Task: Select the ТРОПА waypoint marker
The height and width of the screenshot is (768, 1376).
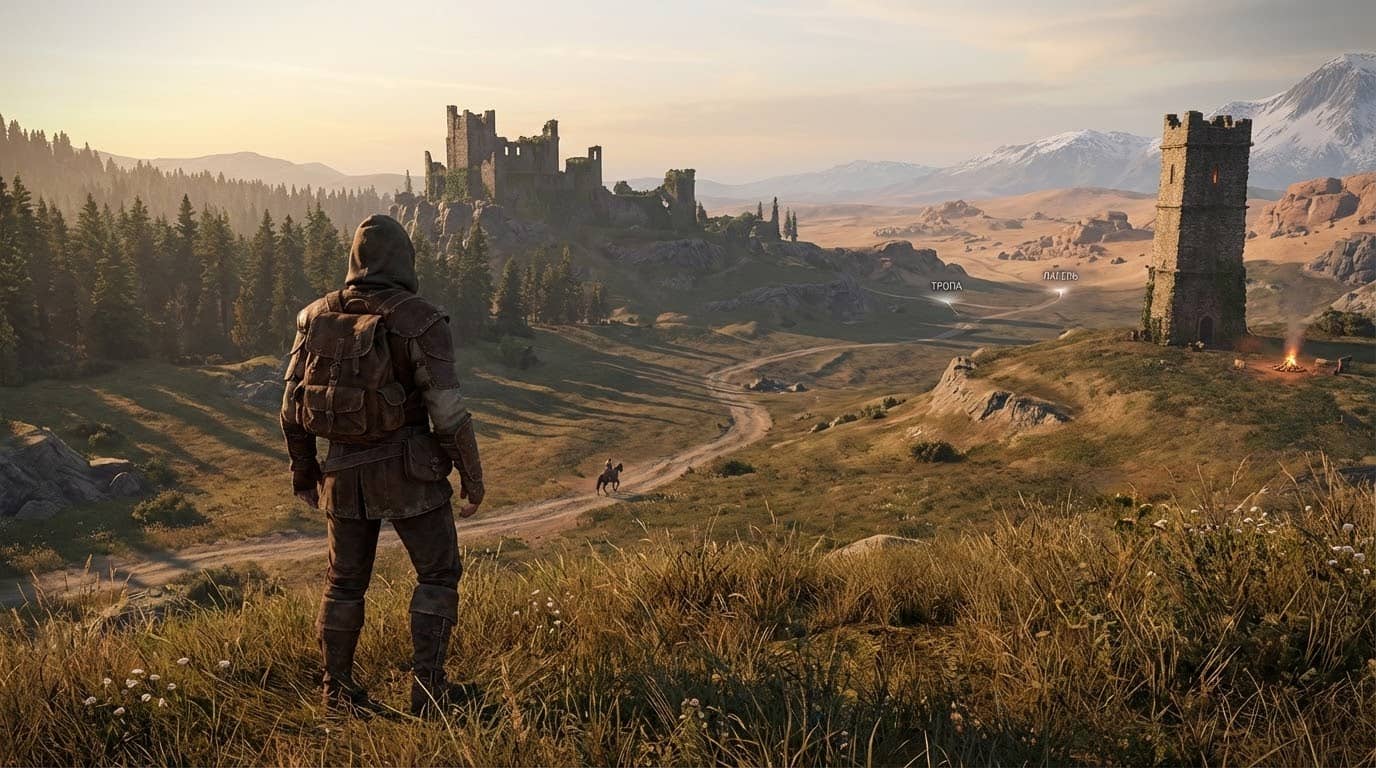Action: pos(947,297)
